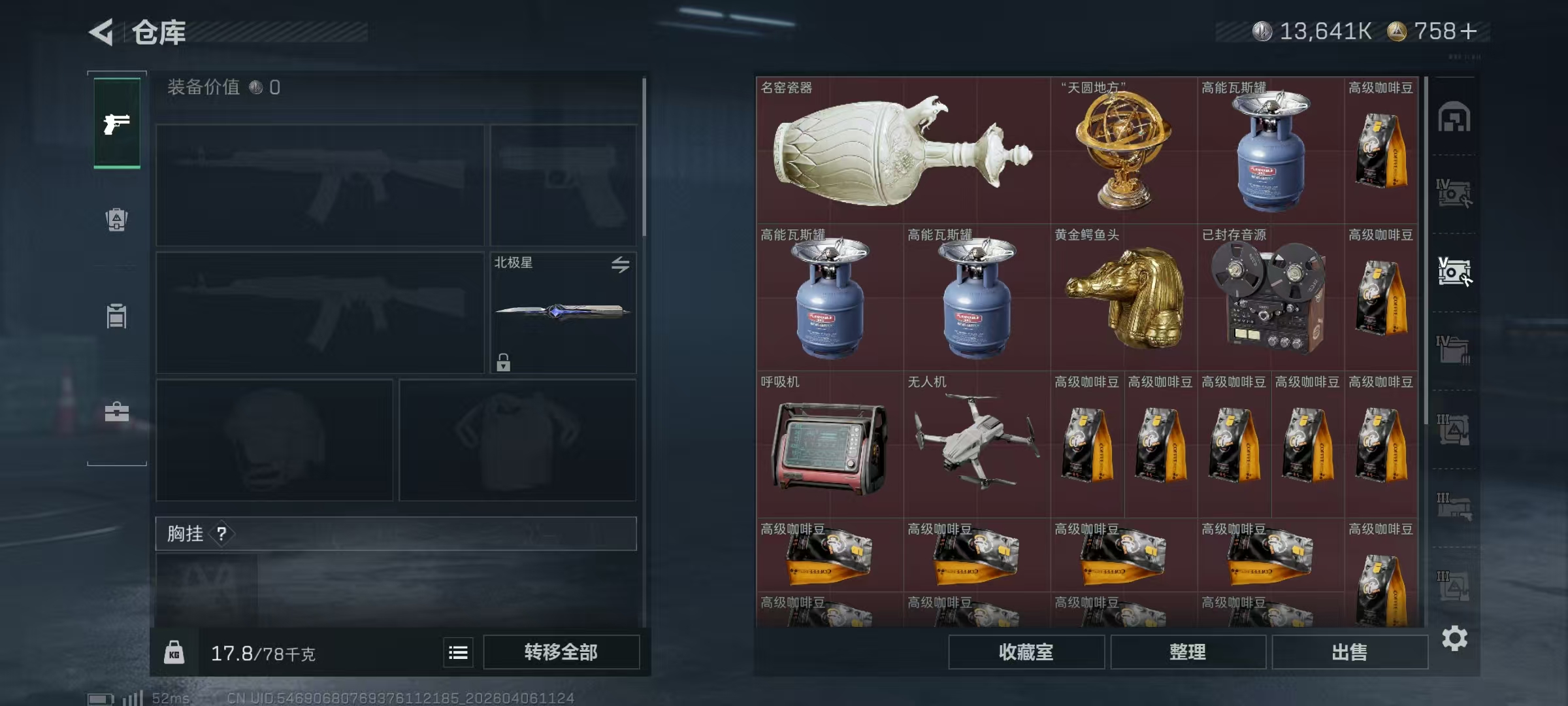Select the pistol/weapon equipment tab
The width and height of the screenshot is (1568, 706).
[x=116, y=123]
